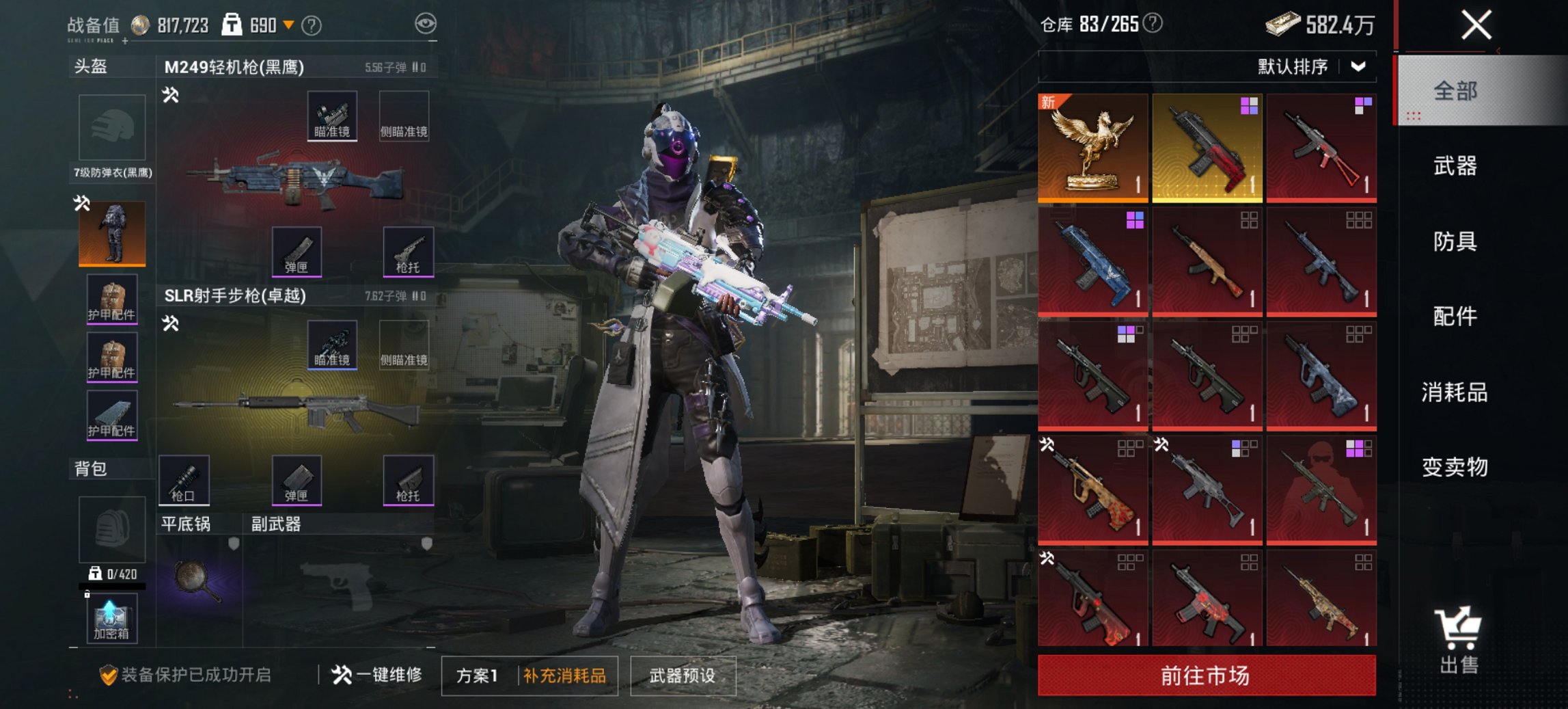This screenshot has width=1568, height=709.
Task: Select the 方案1 loadout plan
Action: (477, 676)
